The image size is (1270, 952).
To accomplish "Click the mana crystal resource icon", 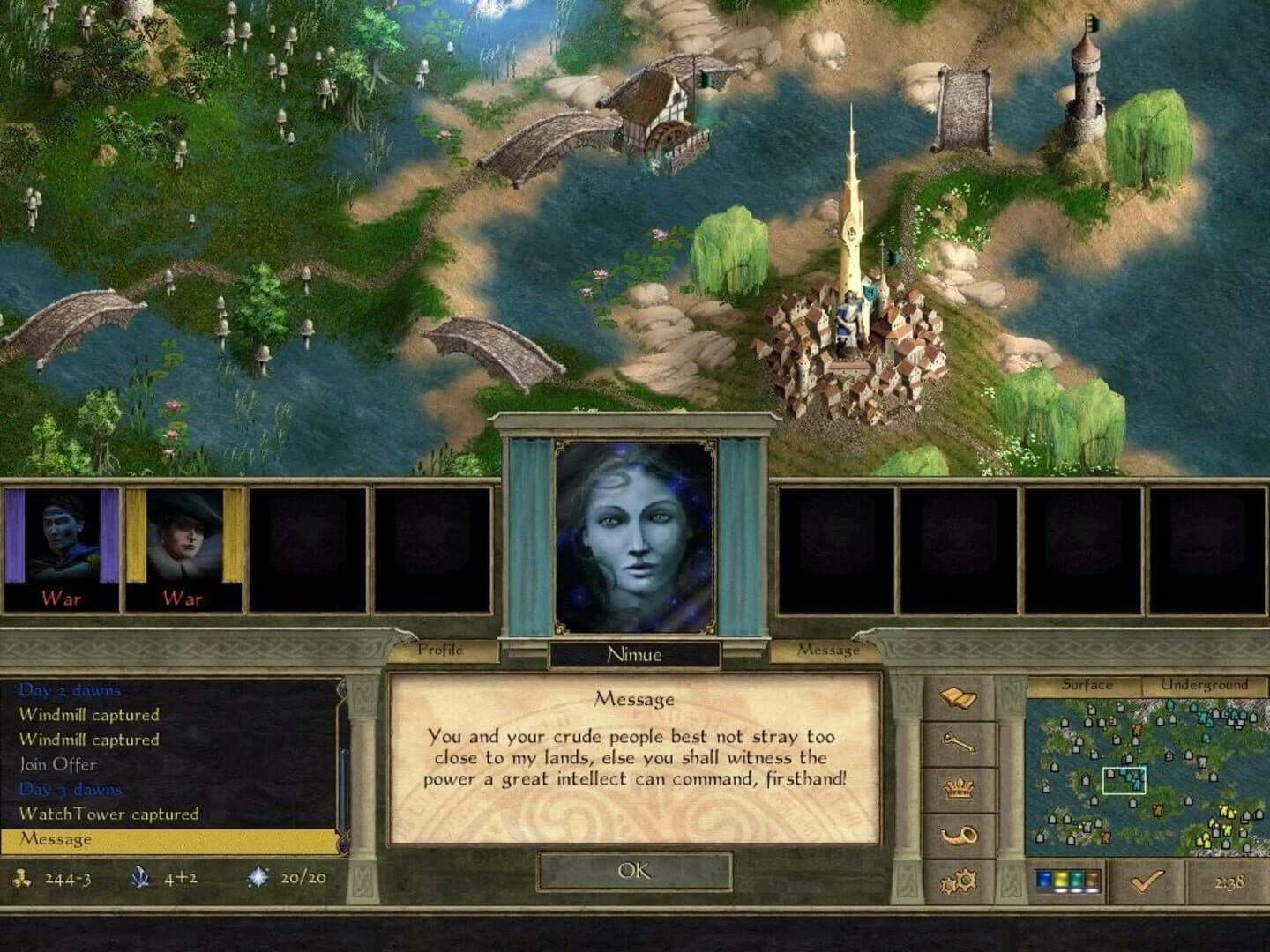I will tap(139, 878).
